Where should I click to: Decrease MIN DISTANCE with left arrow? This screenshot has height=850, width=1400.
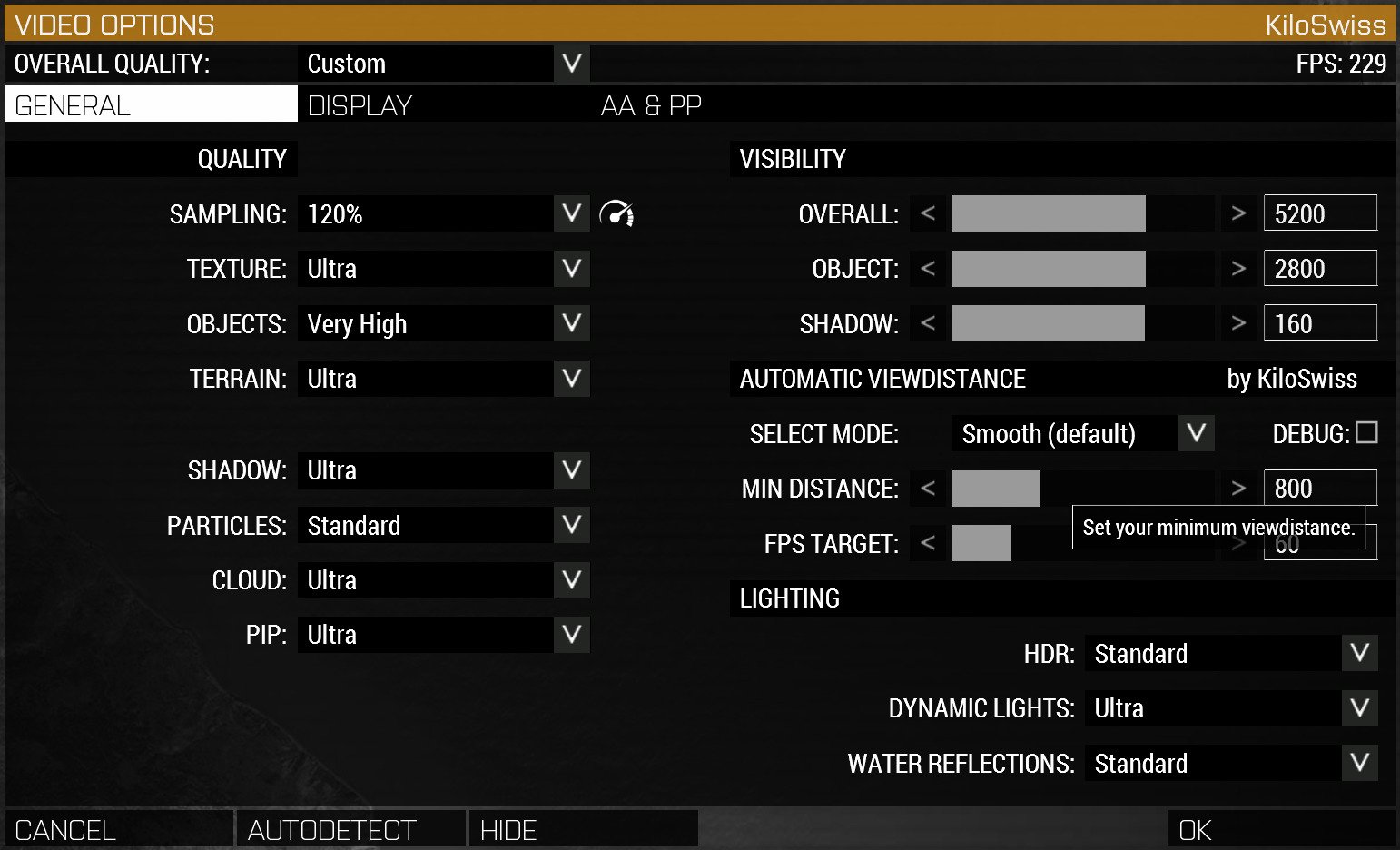[x=927, y=488]
